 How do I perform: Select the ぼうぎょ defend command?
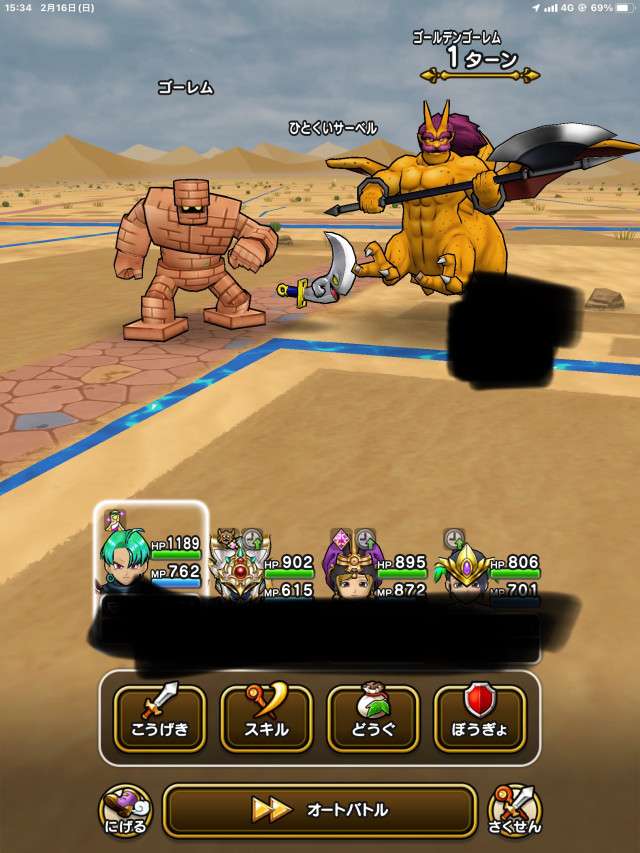[480, 717]
